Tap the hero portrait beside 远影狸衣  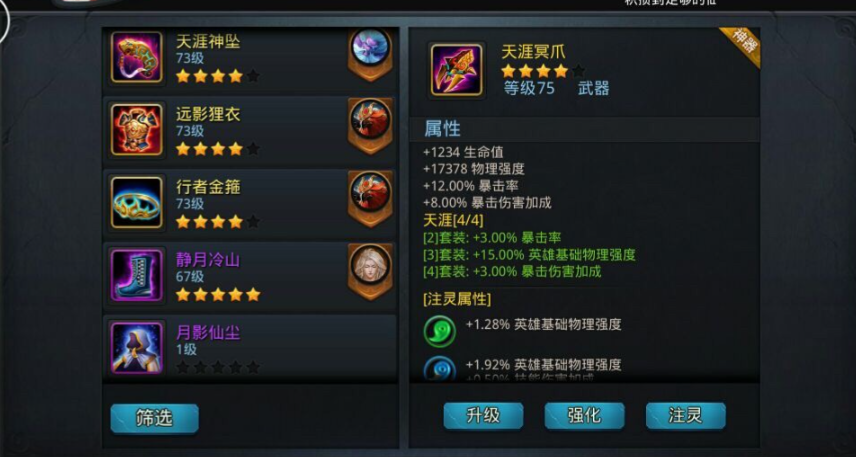tap(369, 121)
